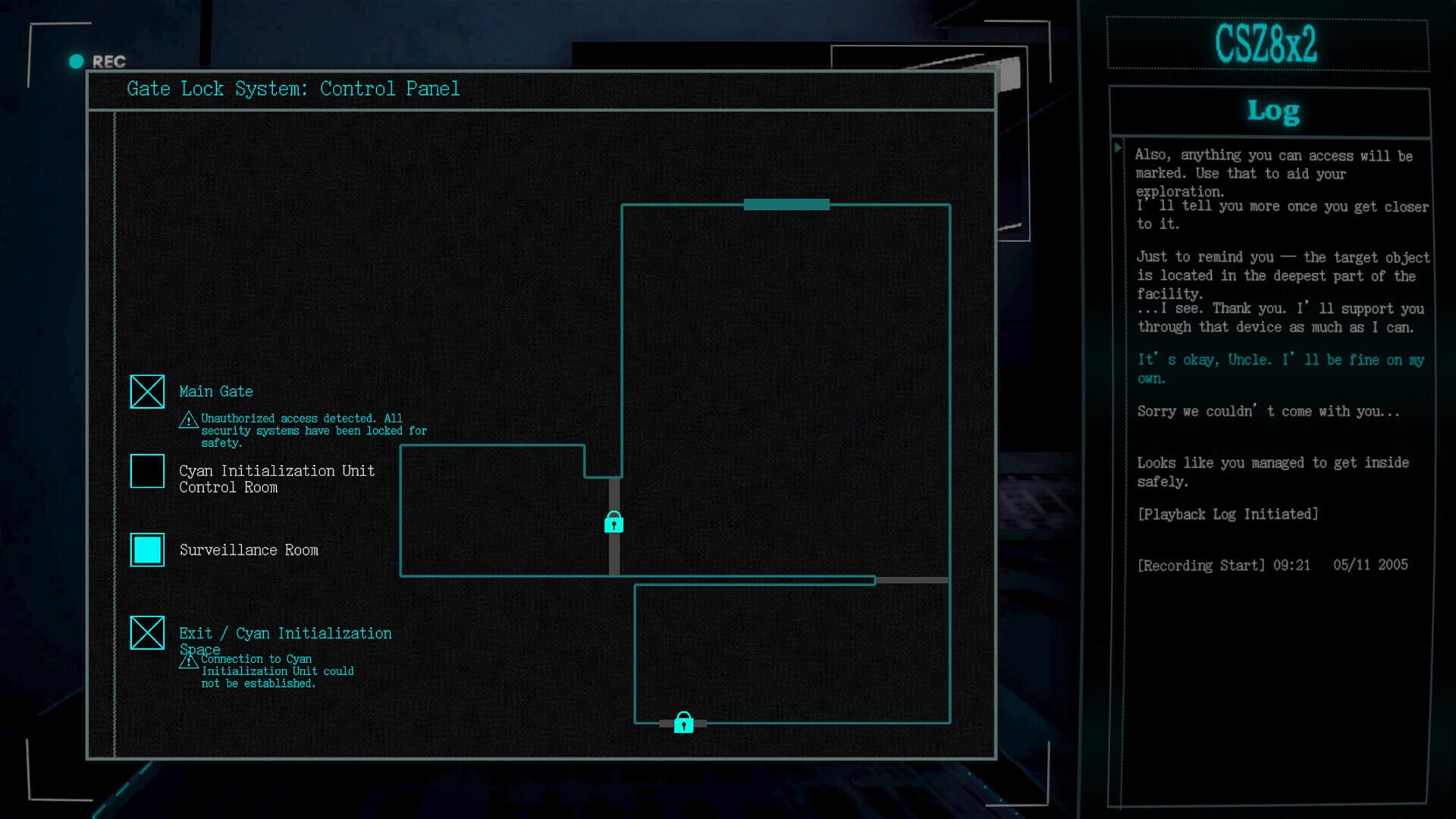This screenshot has width=1456, height=819.
Task: Click the filled cyan Surveillance Room swatch
Action: pyautogui.click(x=147, y=550)
